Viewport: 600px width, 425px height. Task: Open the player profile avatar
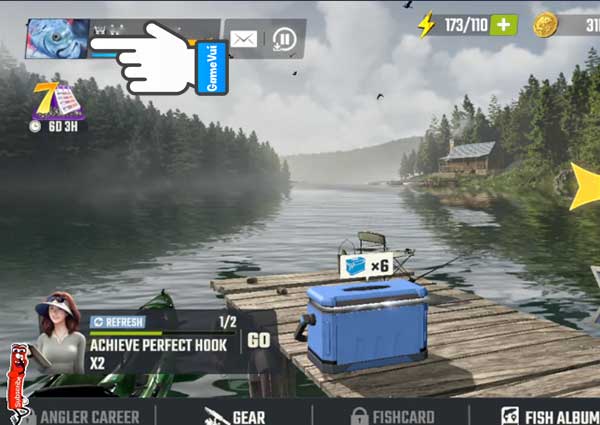(57, 39)
